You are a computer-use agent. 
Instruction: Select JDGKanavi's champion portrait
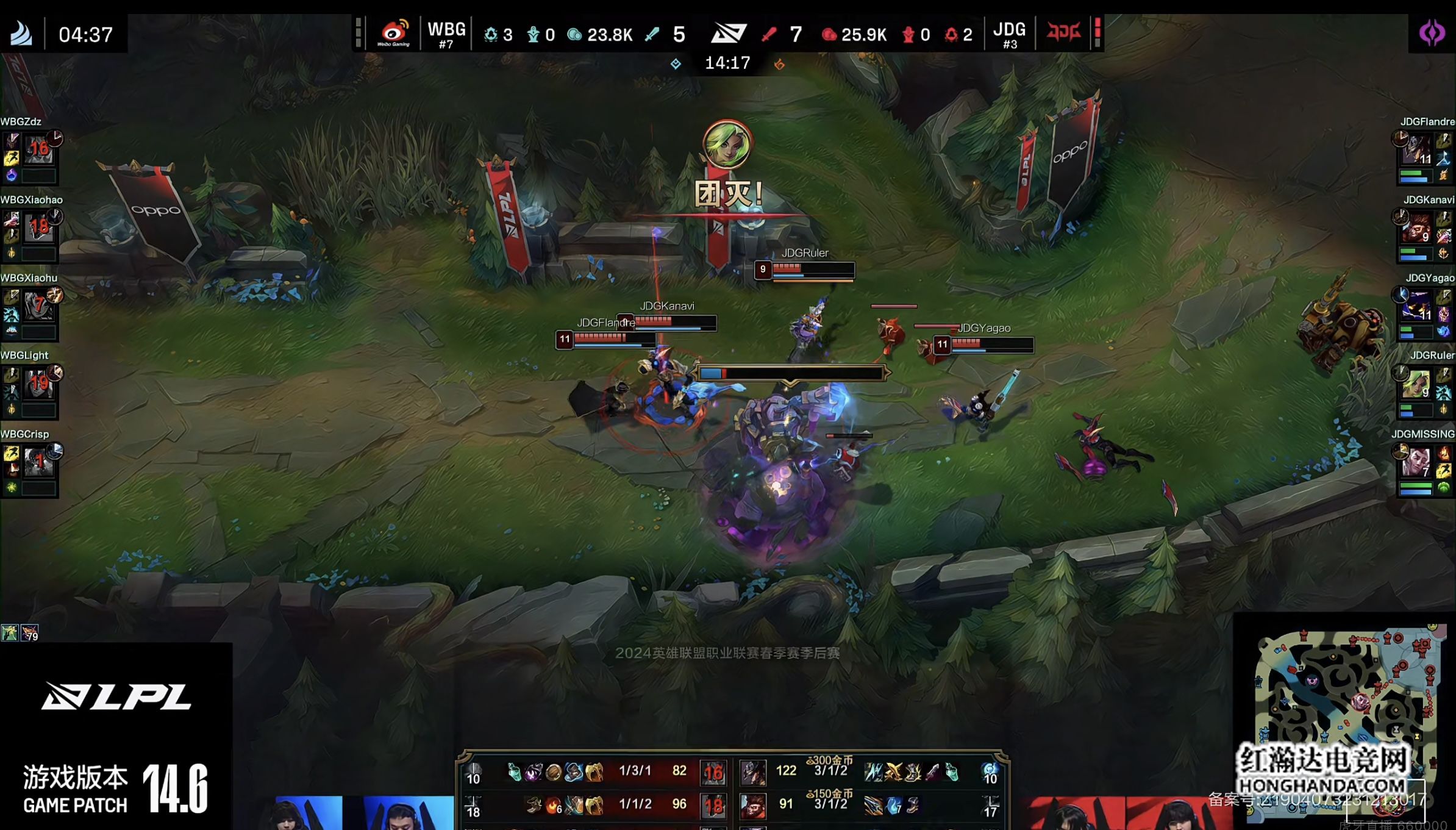point(1416,227)
